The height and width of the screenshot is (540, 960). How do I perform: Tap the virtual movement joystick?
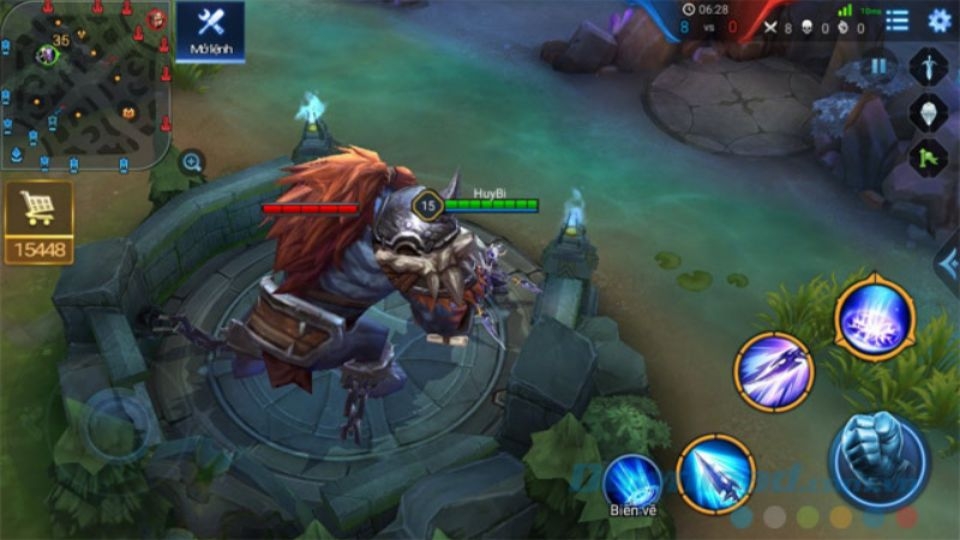click(x=118, y=425)
